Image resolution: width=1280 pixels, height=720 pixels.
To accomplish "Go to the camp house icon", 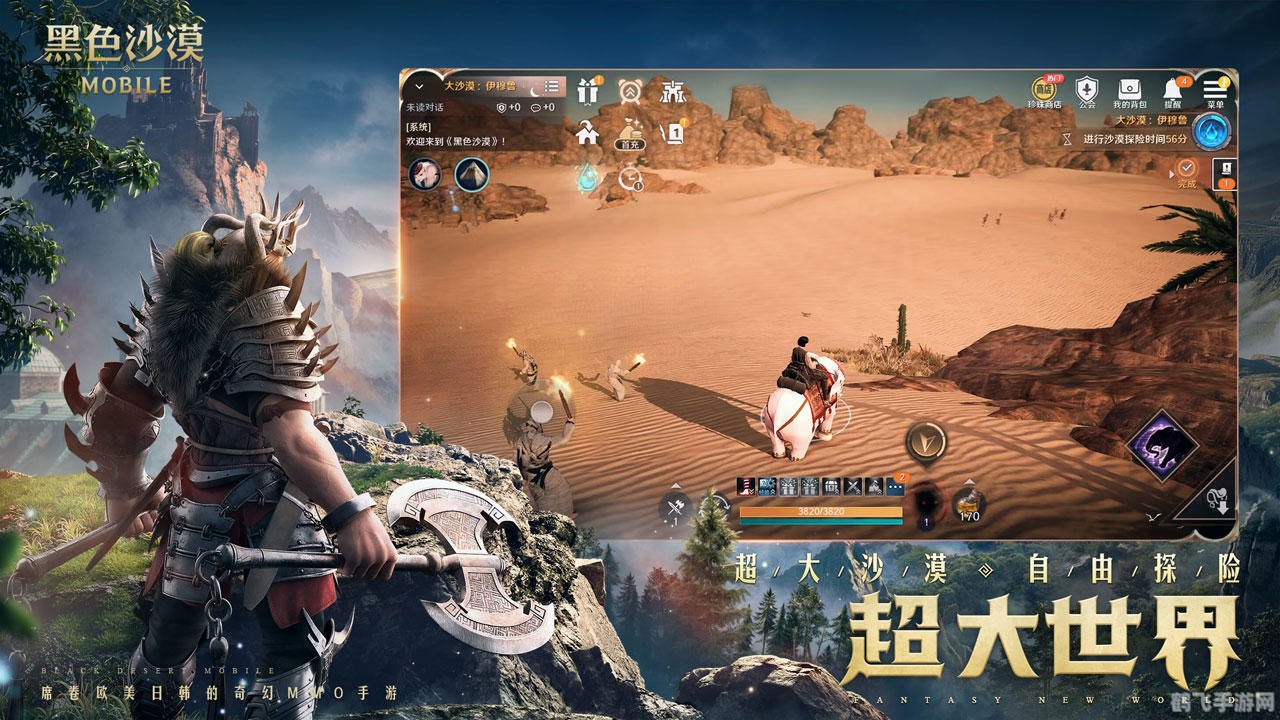I will 587,132.
